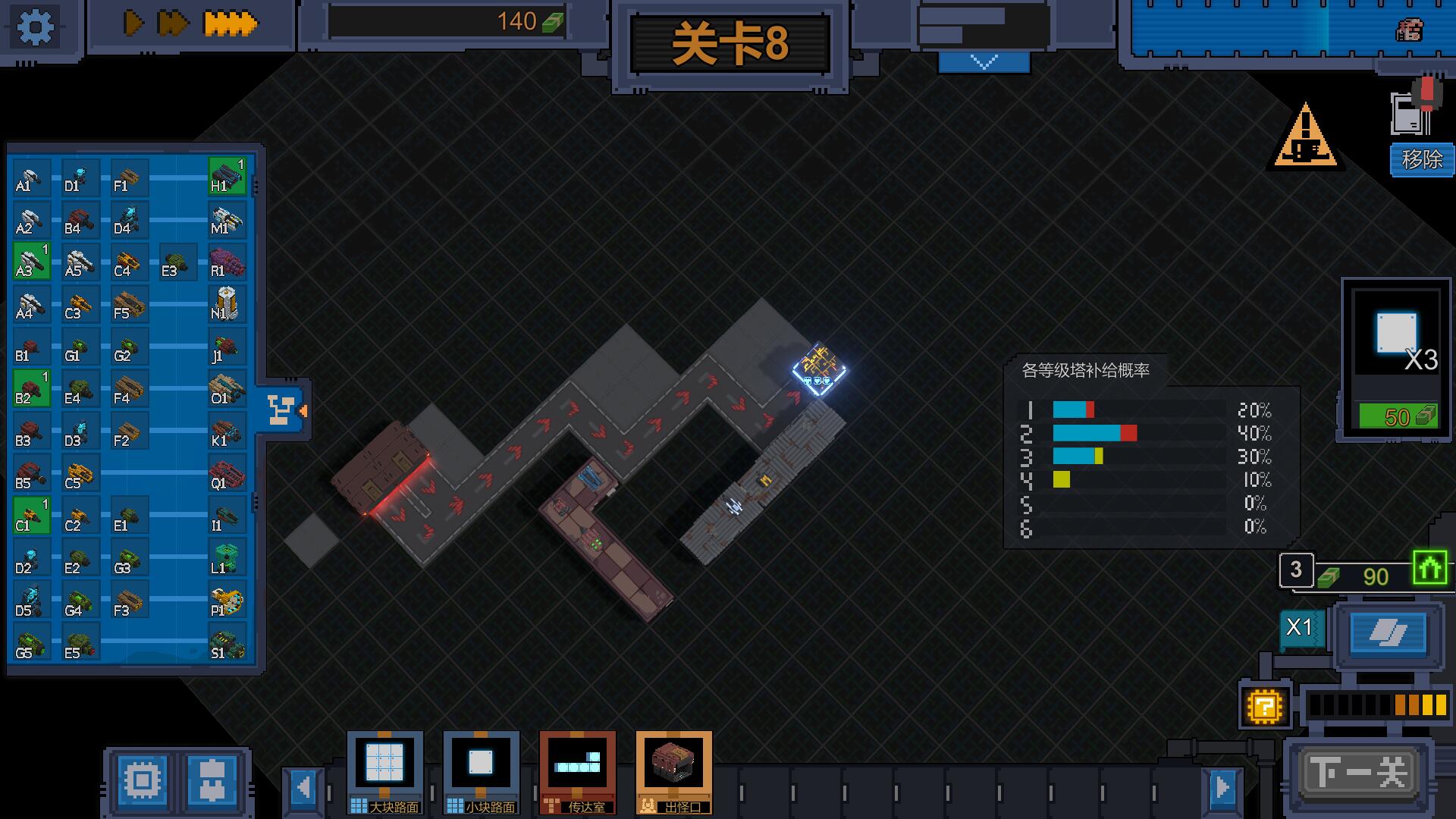Choose the A3 tower slot
This screenshot has height=819, width=1456.
coord(32,261)
